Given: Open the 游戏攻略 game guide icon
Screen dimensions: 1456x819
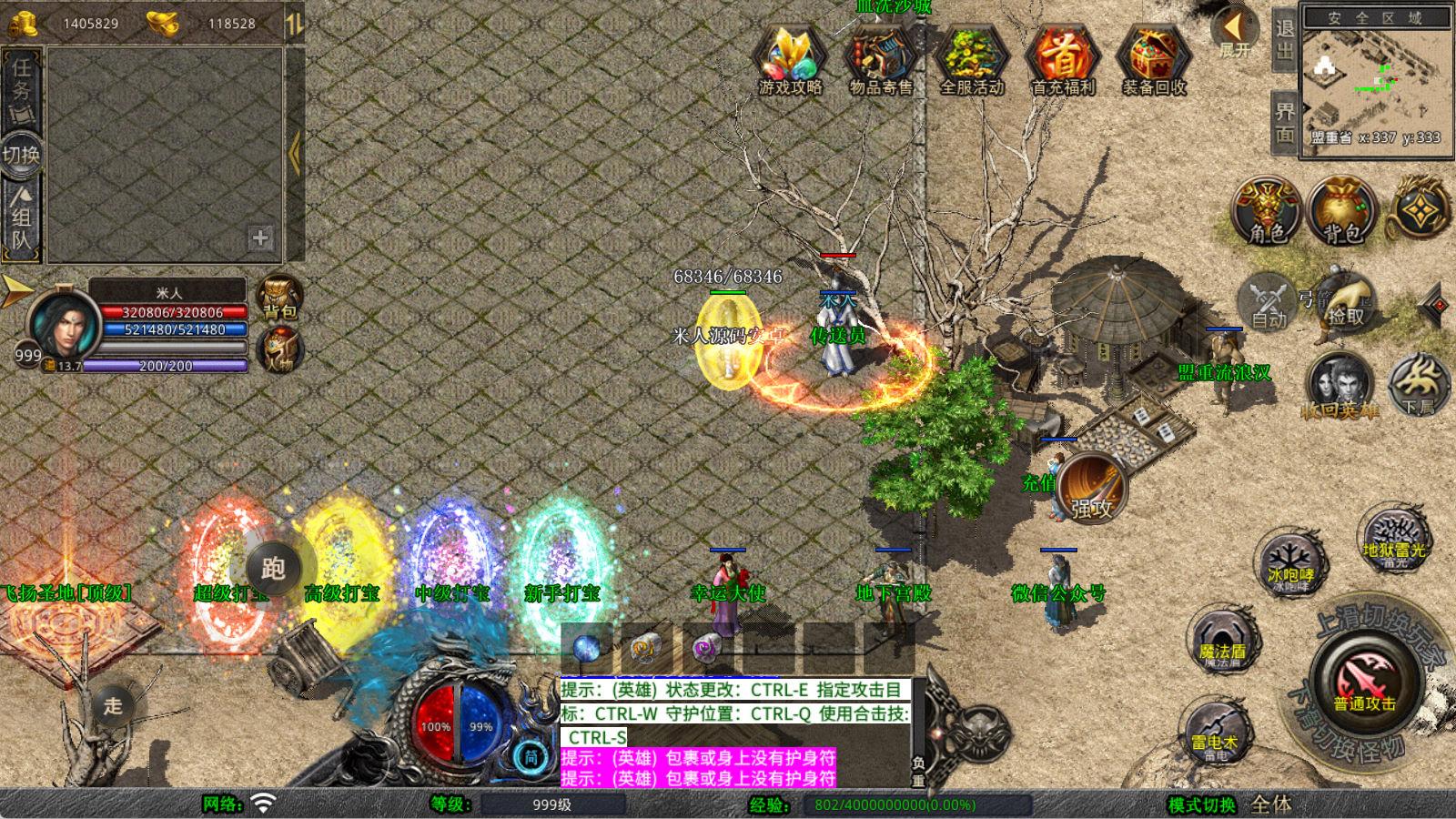Looking at the screenshot, I should tap(790, 60).
